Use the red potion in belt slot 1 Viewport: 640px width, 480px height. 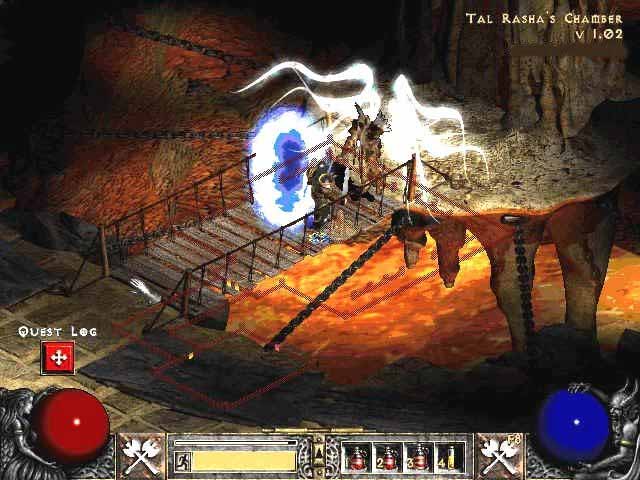point(356,457)
